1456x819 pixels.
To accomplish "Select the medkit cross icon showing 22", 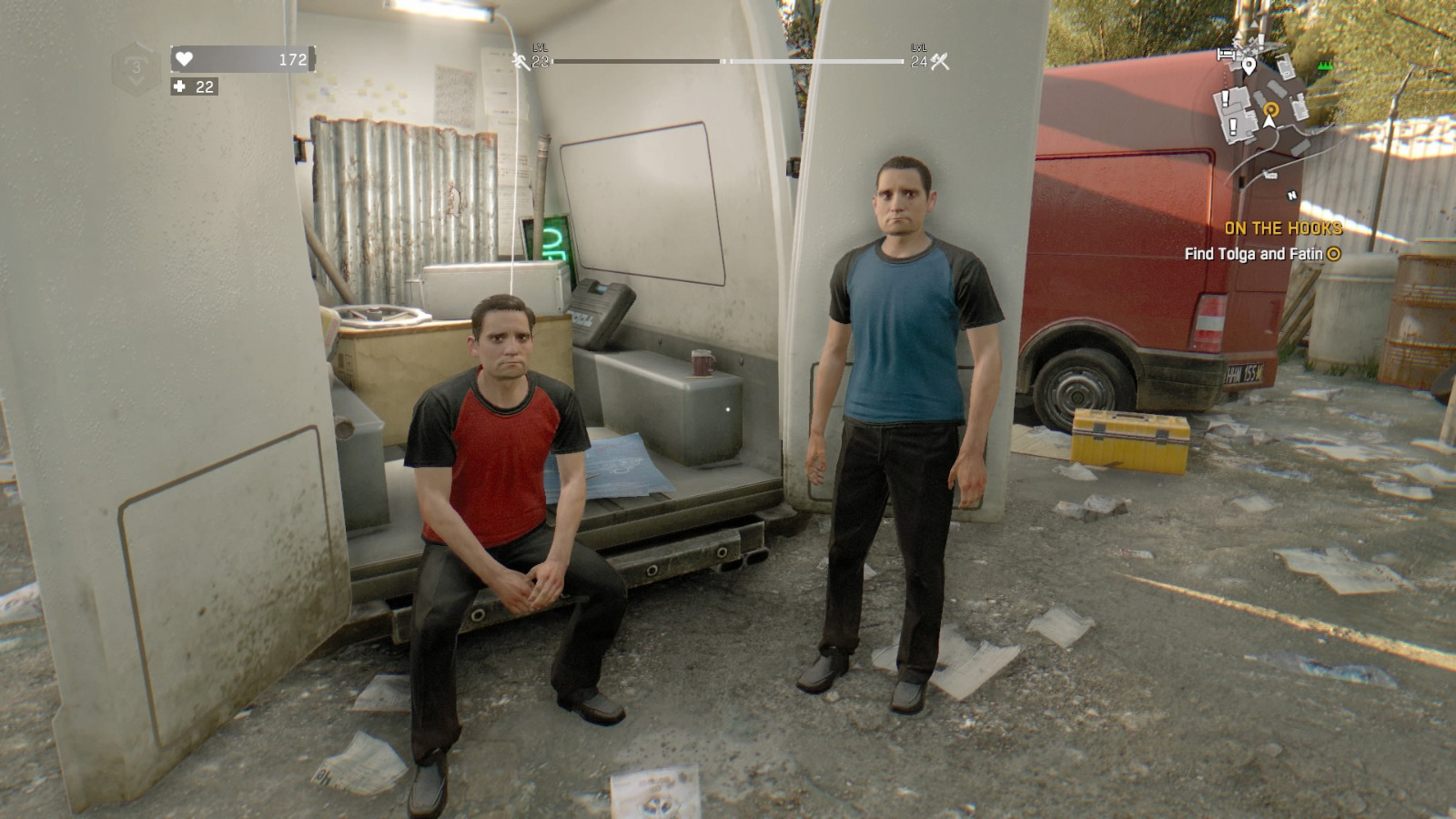I will click(x=178, y=87).
